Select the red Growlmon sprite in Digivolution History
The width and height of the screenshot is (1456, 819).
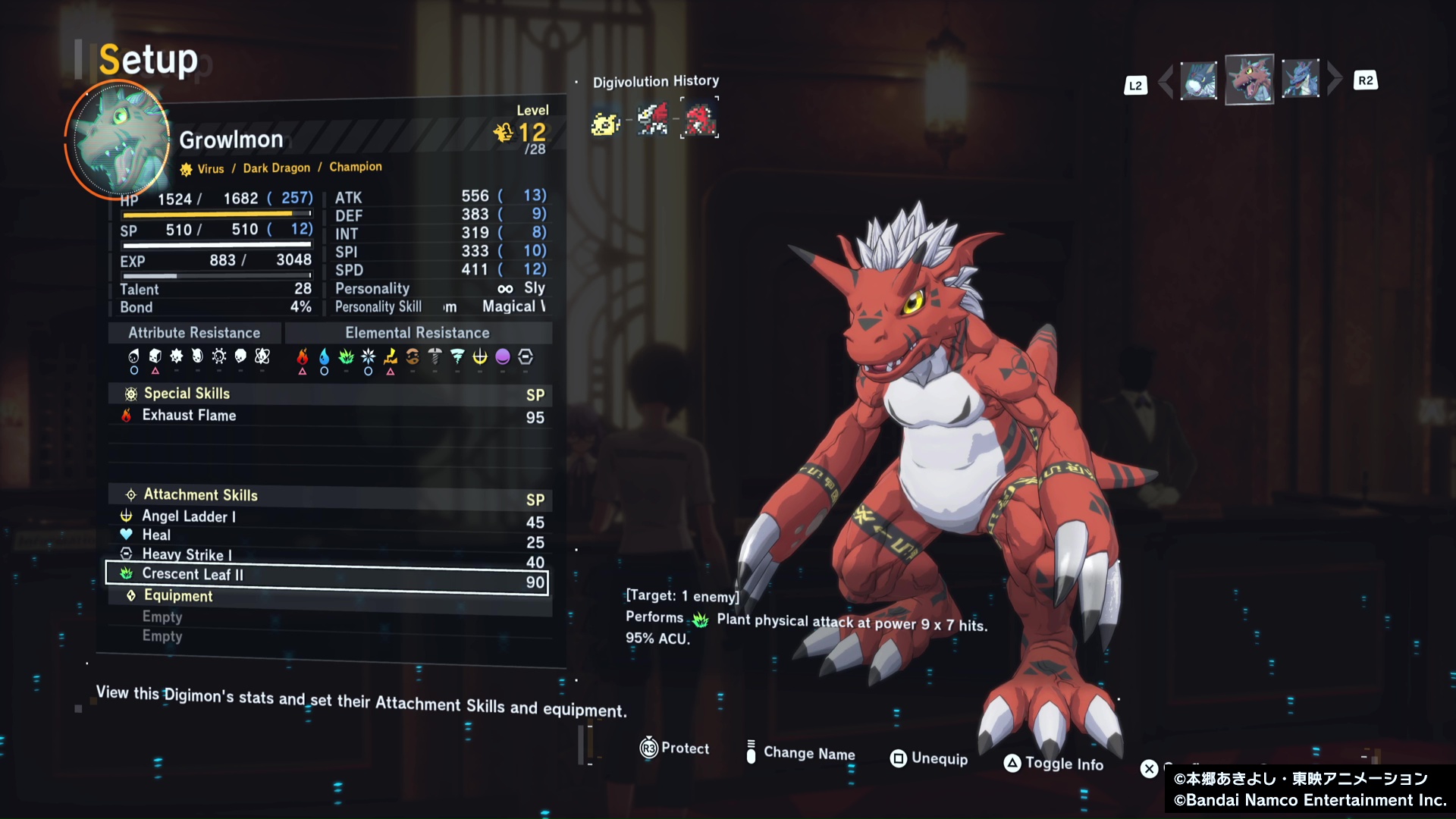pyautogui.click(x=699, y=120)
